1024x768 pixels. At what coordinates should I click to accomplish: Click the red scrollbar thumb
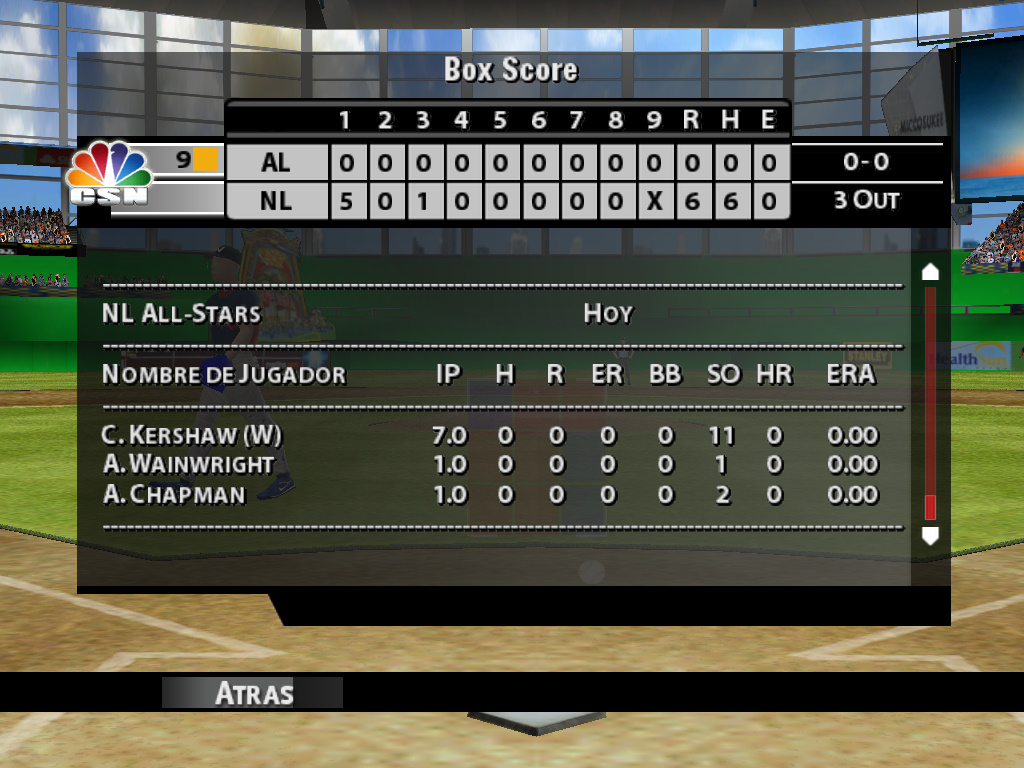click(x=930, y=506)
